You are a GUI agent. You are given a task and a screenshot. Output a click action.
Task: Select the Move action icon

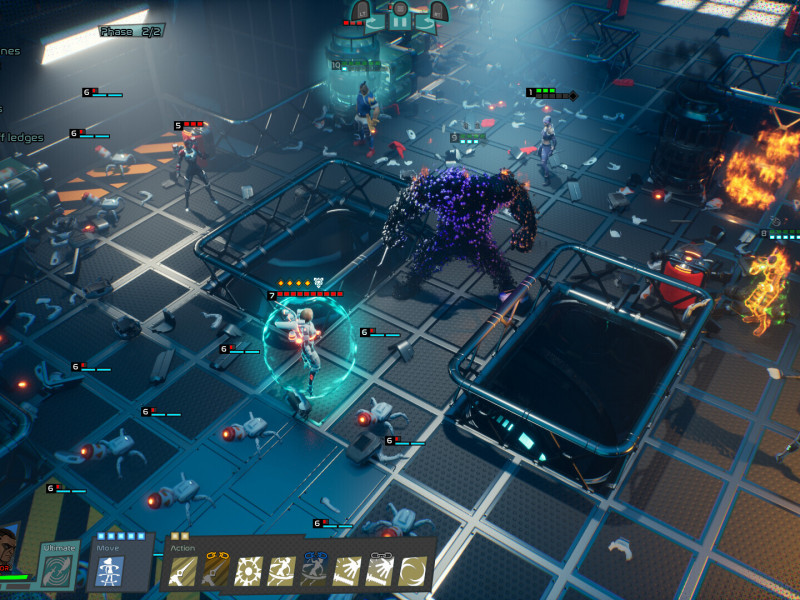110,570
